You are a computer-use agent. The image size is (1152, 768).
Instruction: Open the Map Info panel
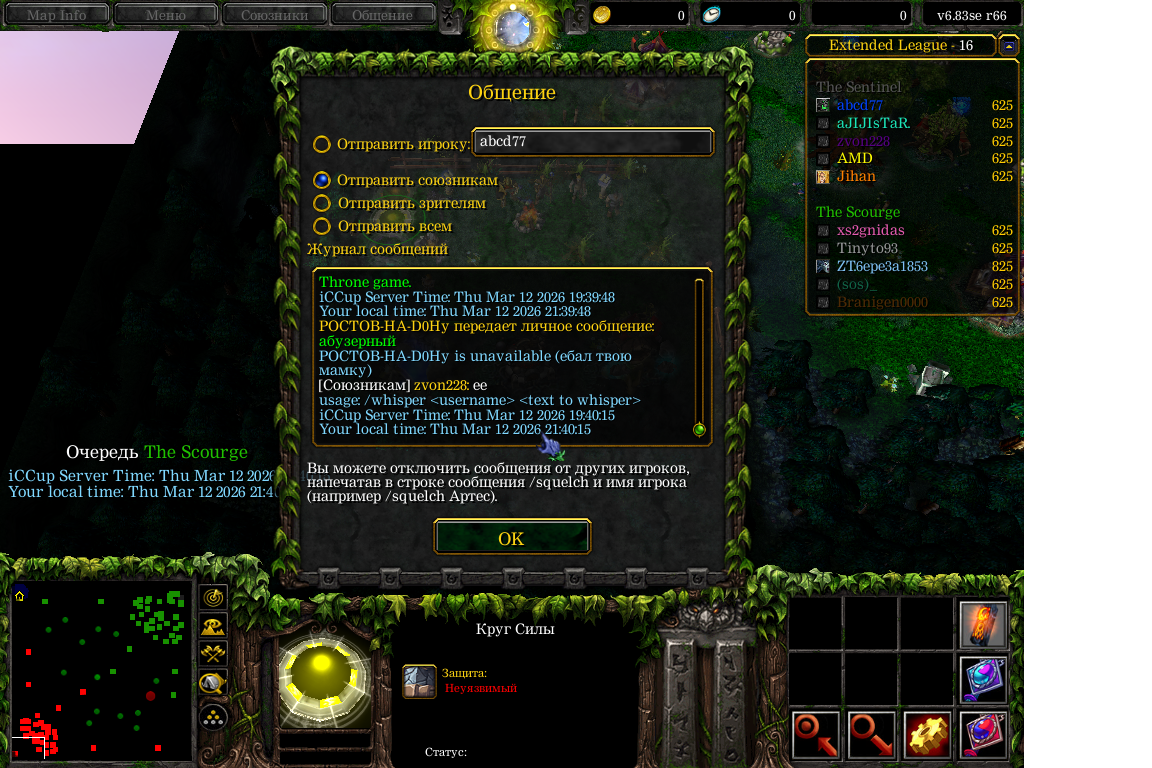[x=56, y=15]
